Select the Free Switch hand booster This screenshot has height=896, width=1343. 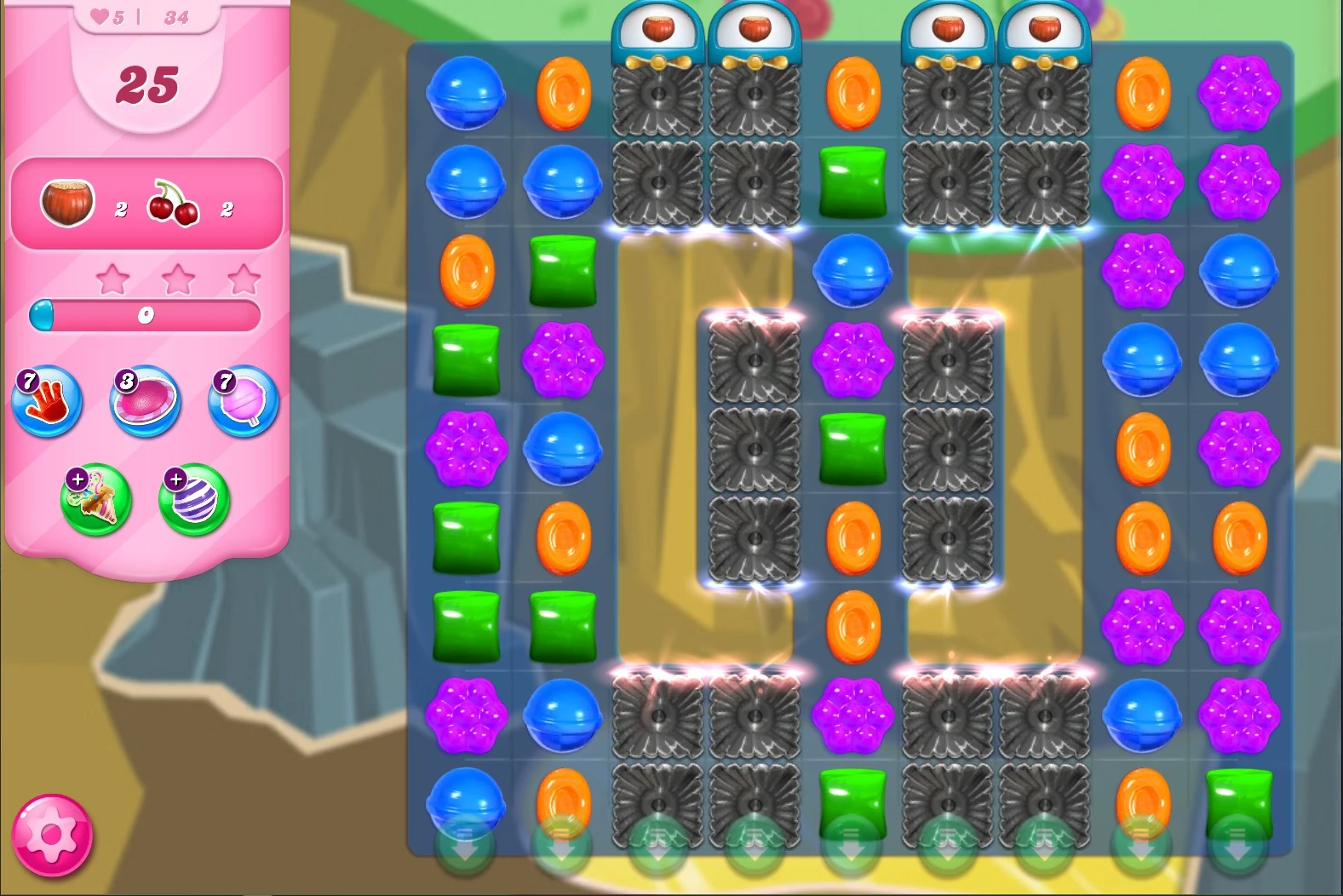tap(47, 402)
